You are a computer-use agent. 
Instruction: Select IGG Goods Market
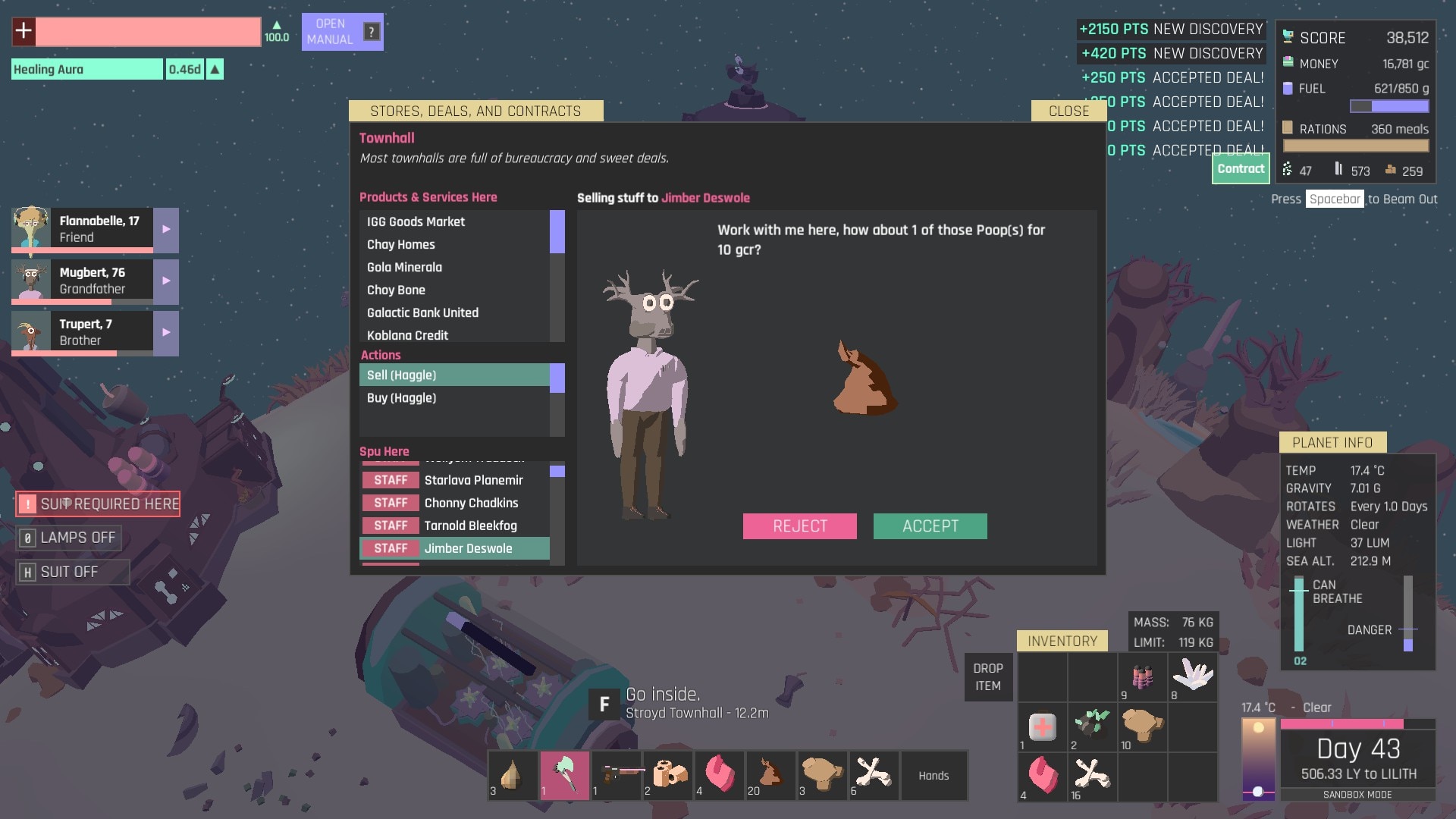pos(453,221)
